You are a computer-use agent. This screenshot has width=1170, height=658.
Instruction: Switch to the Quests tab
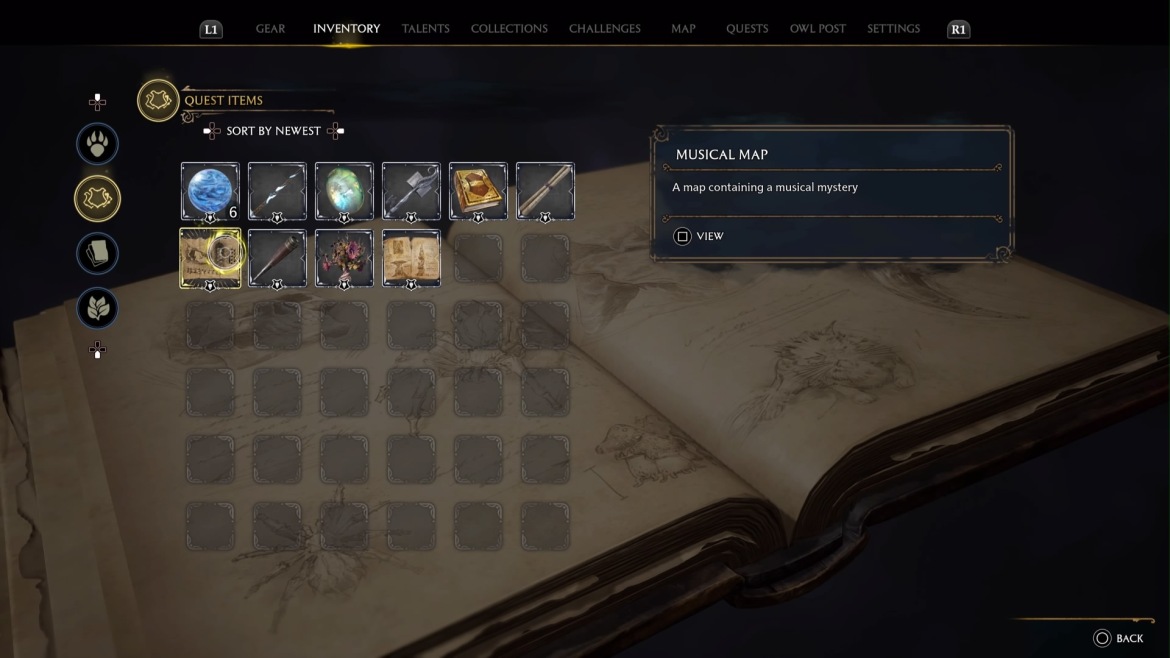[747, 29]
